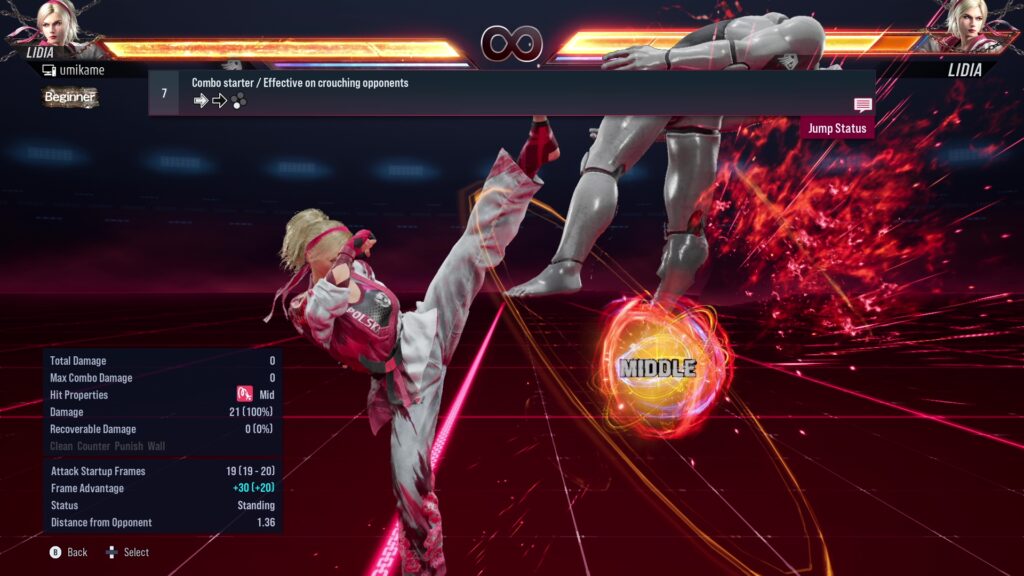This screenshot has height=576, width=1024.
Task: Open the pink speech bubble note icon
Action: 862,105
